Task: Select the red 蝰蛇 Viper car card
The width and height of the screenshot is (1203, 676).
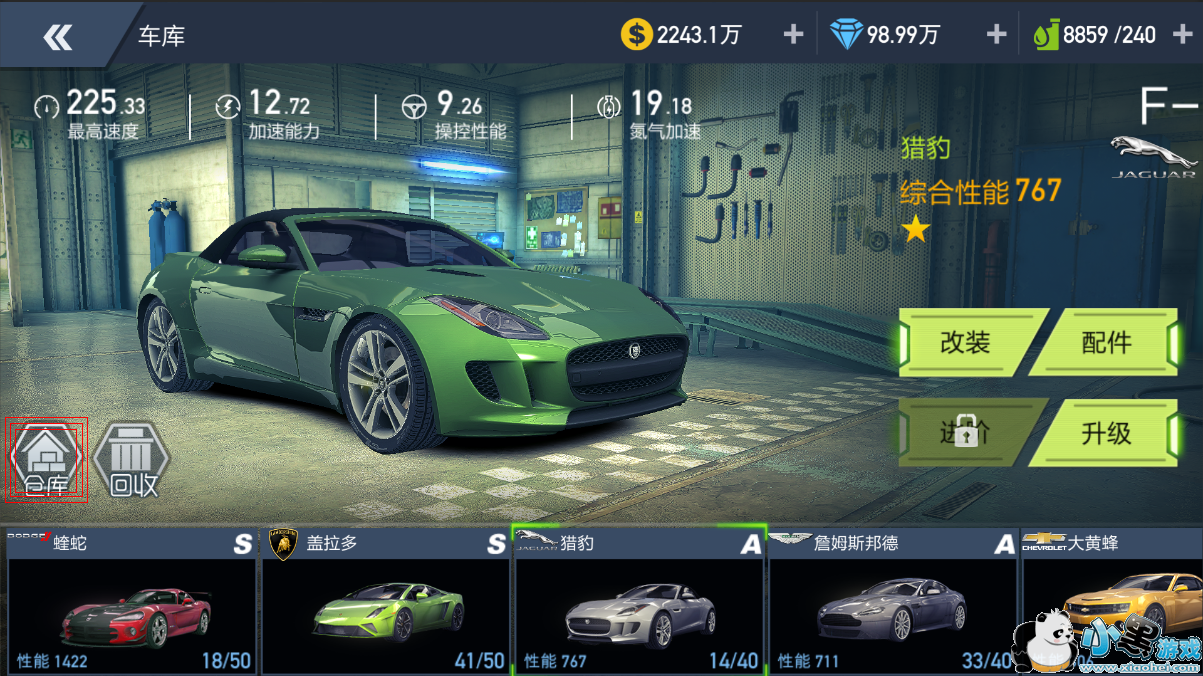Action: click(132, 600)
